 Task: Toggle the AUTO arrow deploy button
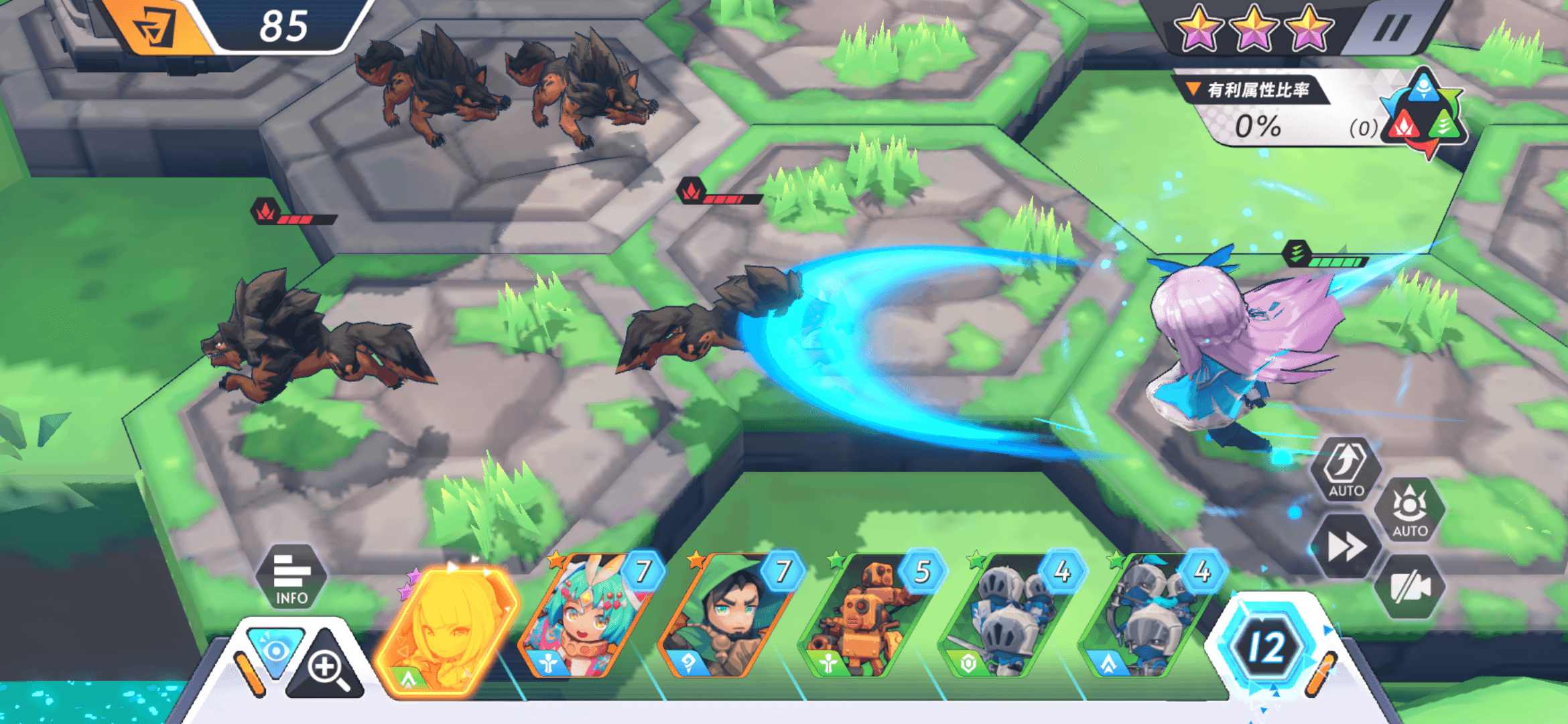(1346, 469)
